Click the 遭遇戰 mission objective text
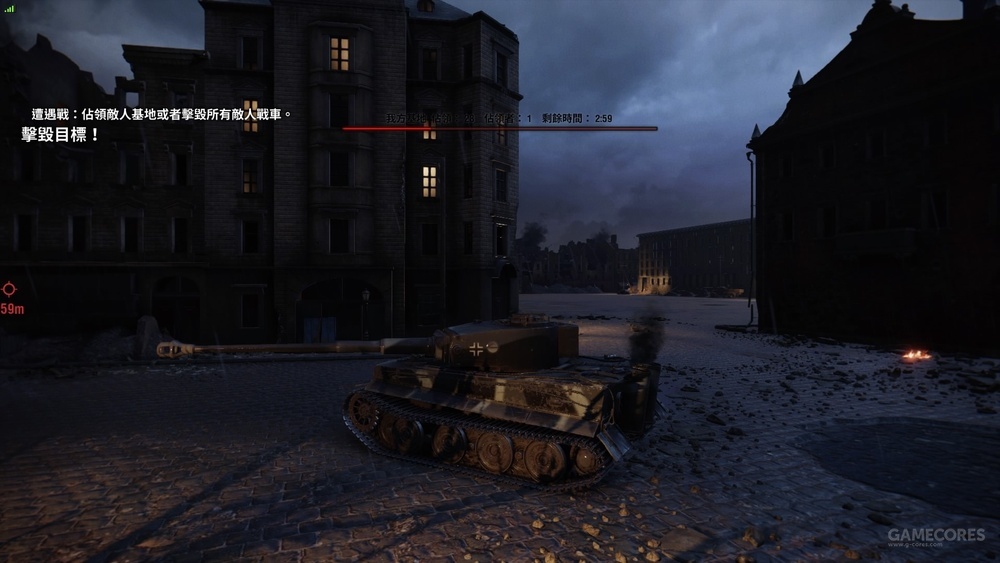The width and height of the screenshot is (1000, 563). (160, 115)
